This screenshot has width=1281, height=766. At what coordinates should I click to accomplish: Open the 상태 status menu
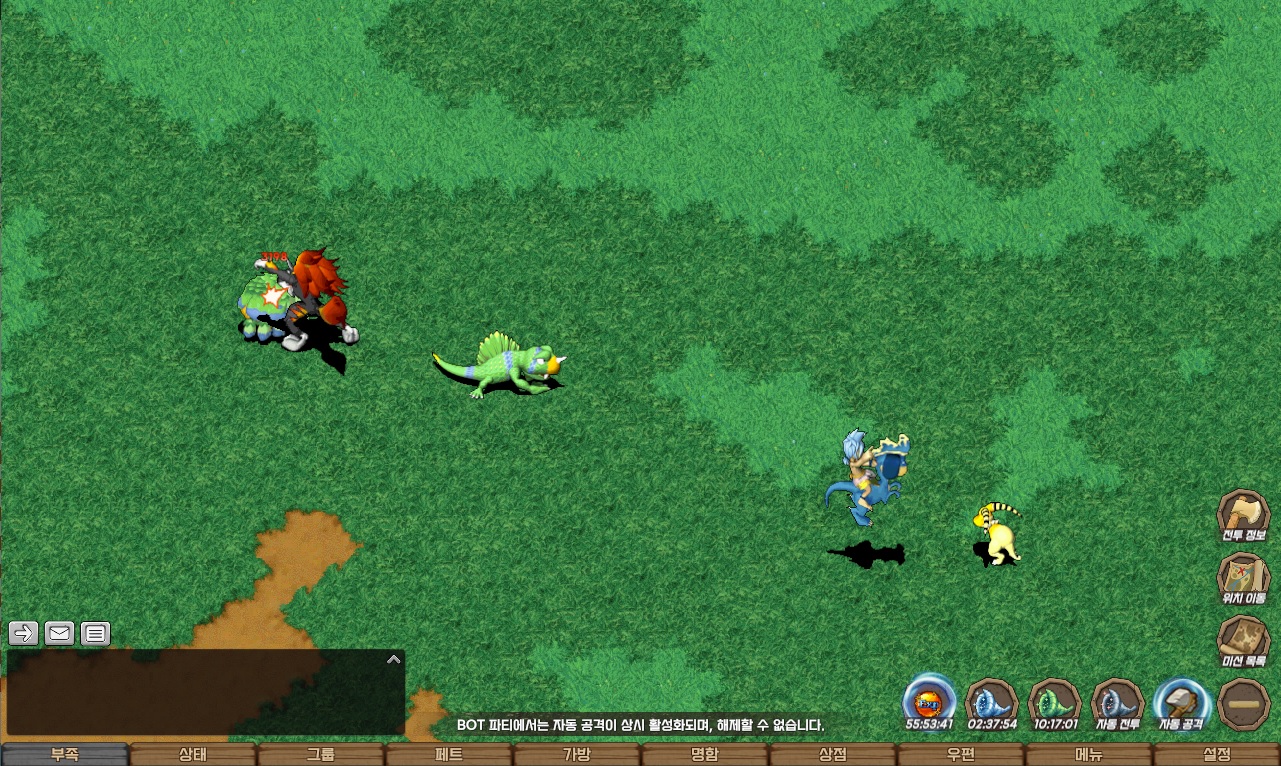192,755
